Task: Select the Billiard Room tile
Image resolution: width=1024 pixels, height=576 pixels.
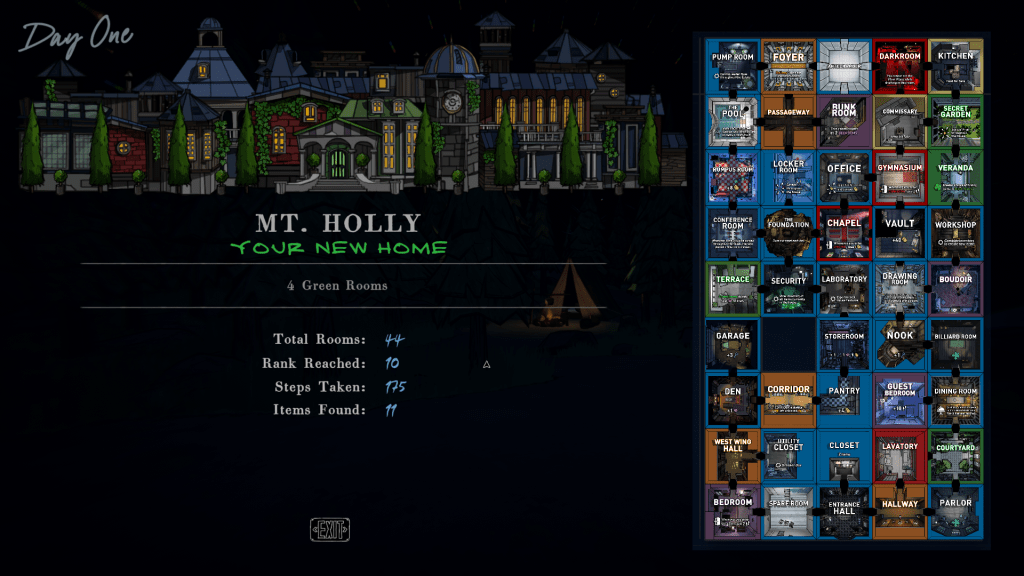Action: 955,345
